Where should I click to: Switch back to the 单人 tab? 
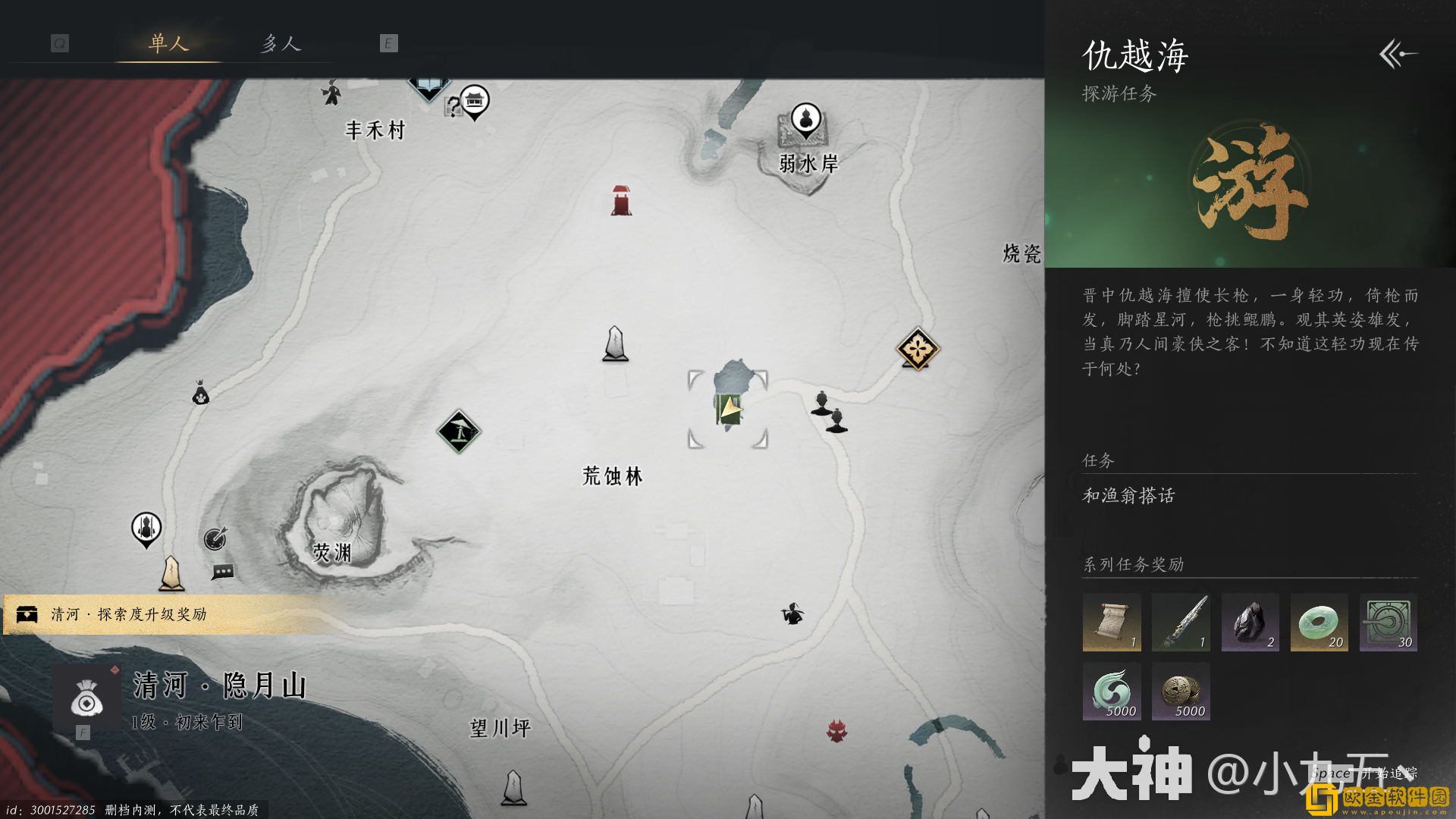[x=168, y=44]
